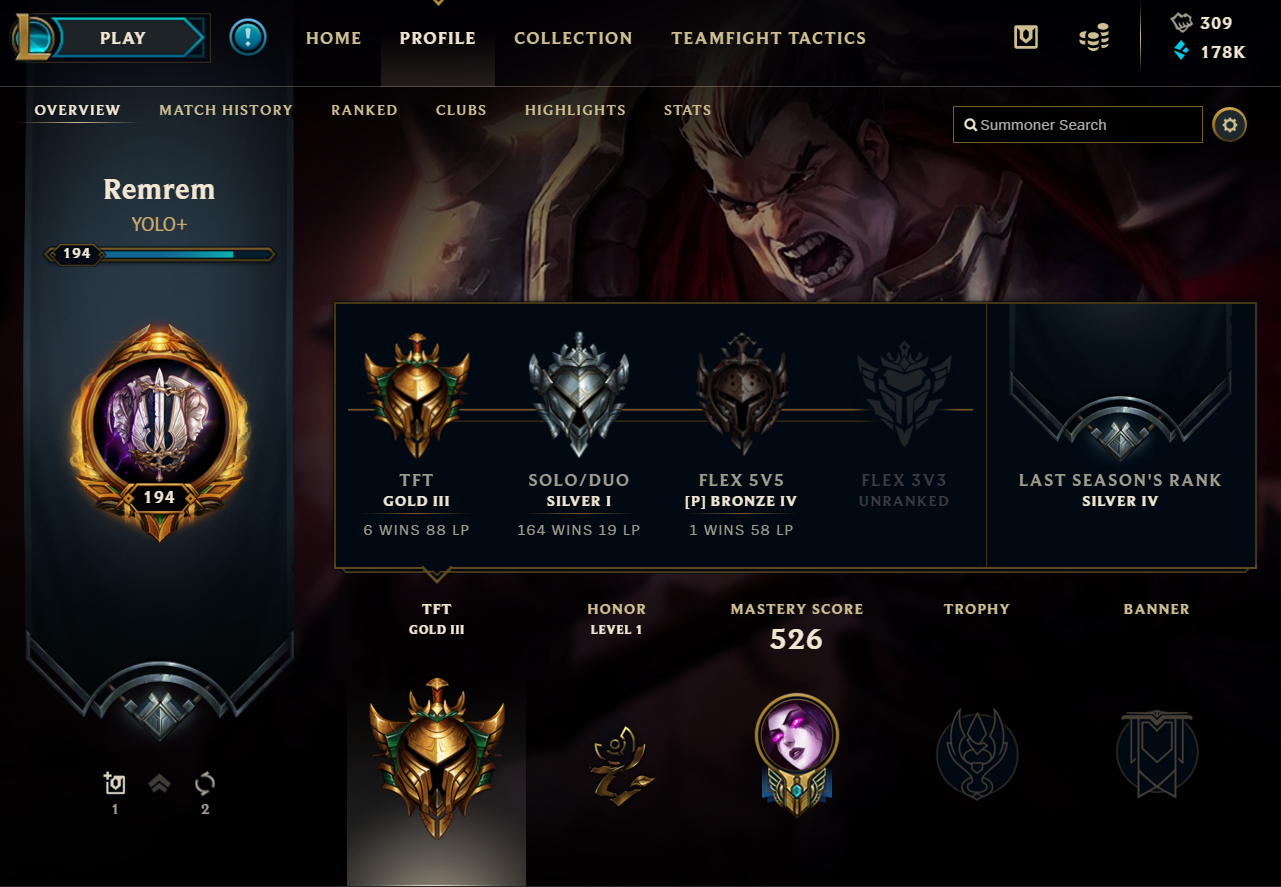The height and width of the screenshot is (887, 1281).
Task: Switch to the Stats sub-tab
Action: tap(687, 110)
